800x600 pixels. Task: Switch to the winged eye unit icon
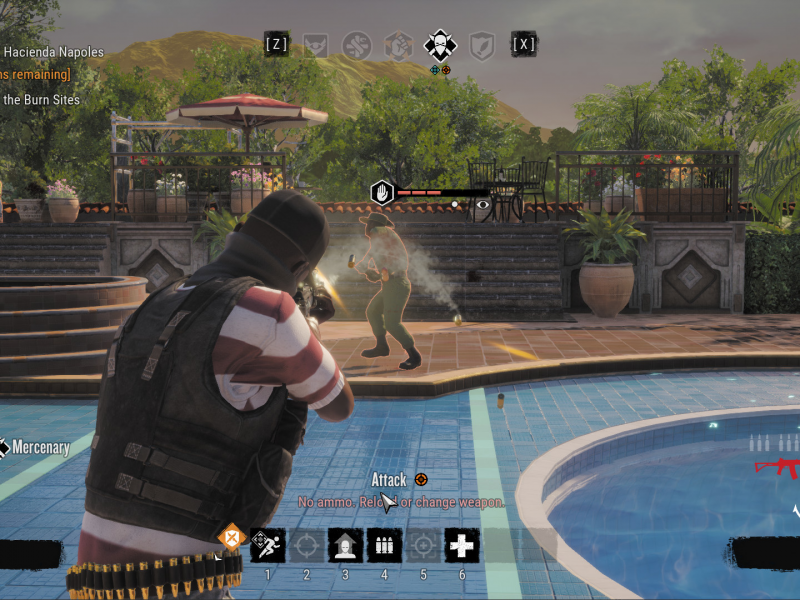[317, 45]
